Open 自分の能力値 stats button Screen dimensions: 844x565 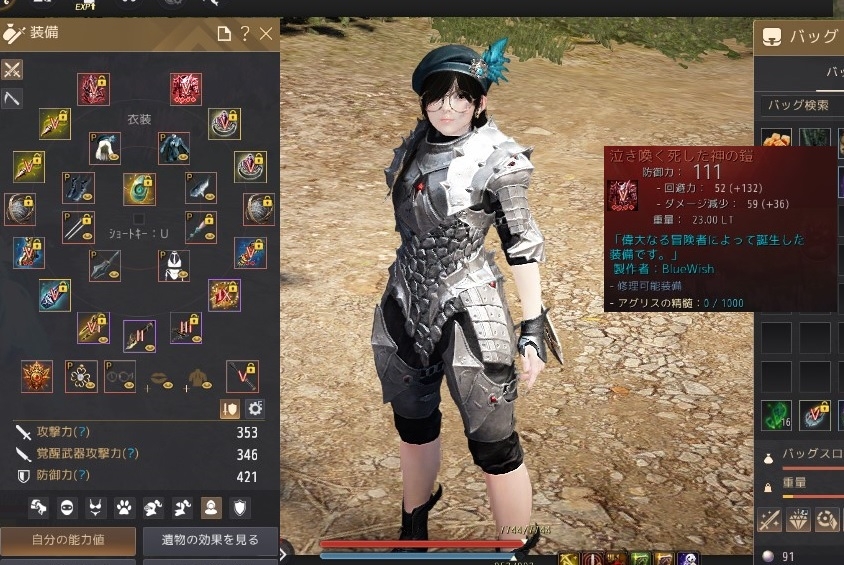[x=68, y=541]
